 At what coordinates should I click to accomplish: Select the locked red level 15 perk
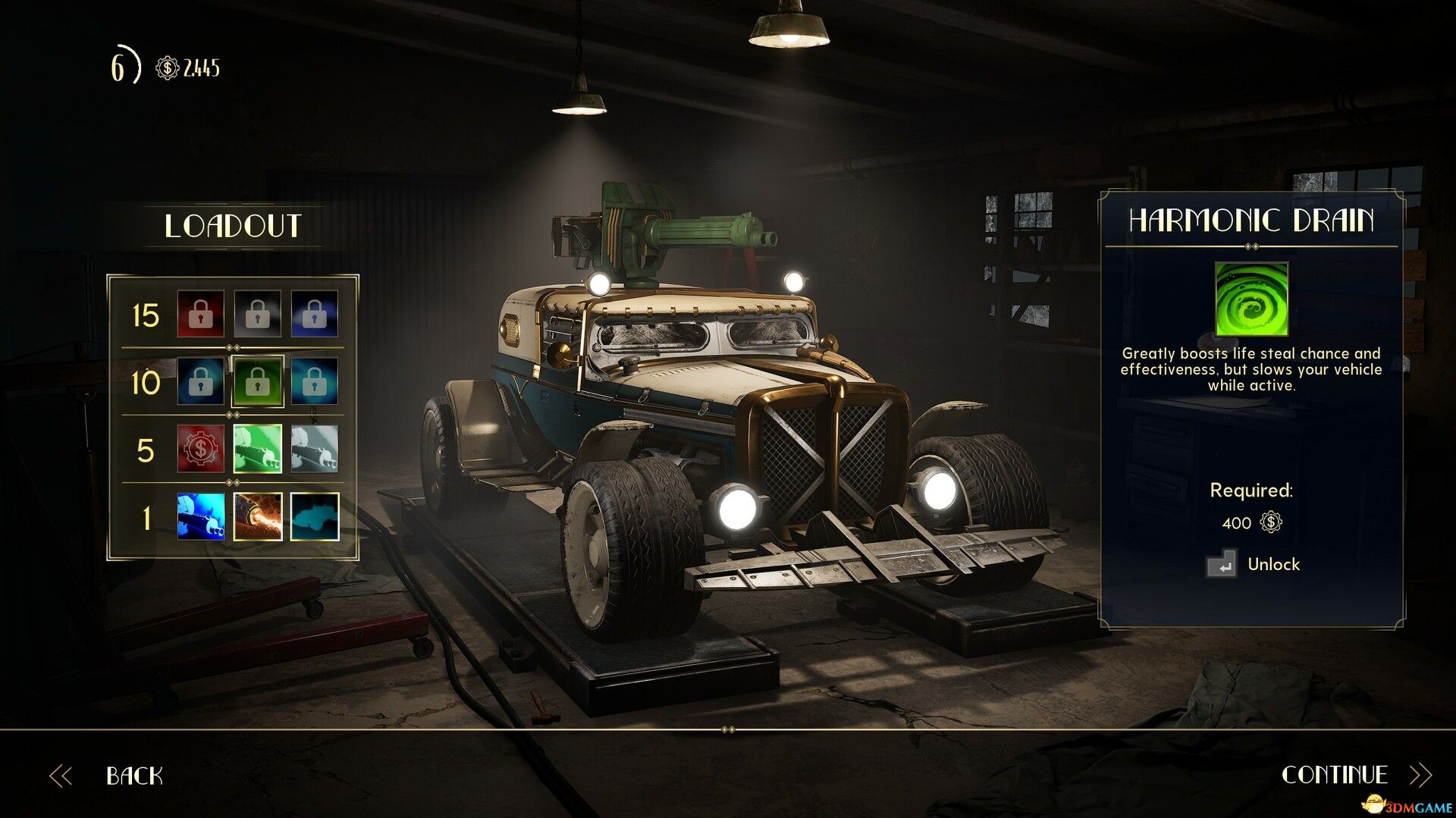click(x=201, y=314)
